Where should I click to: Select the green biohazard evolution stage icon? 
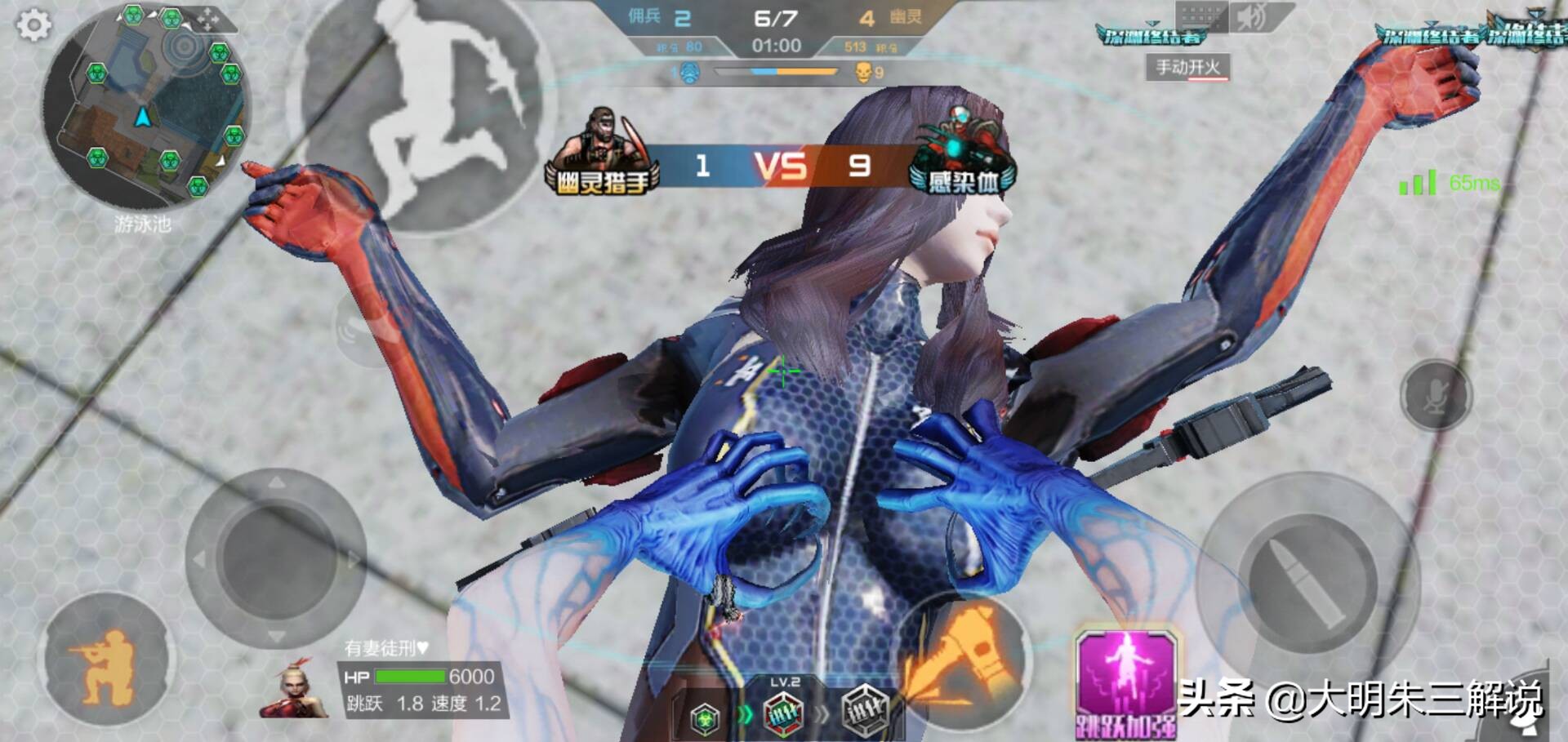click(705, 718)
